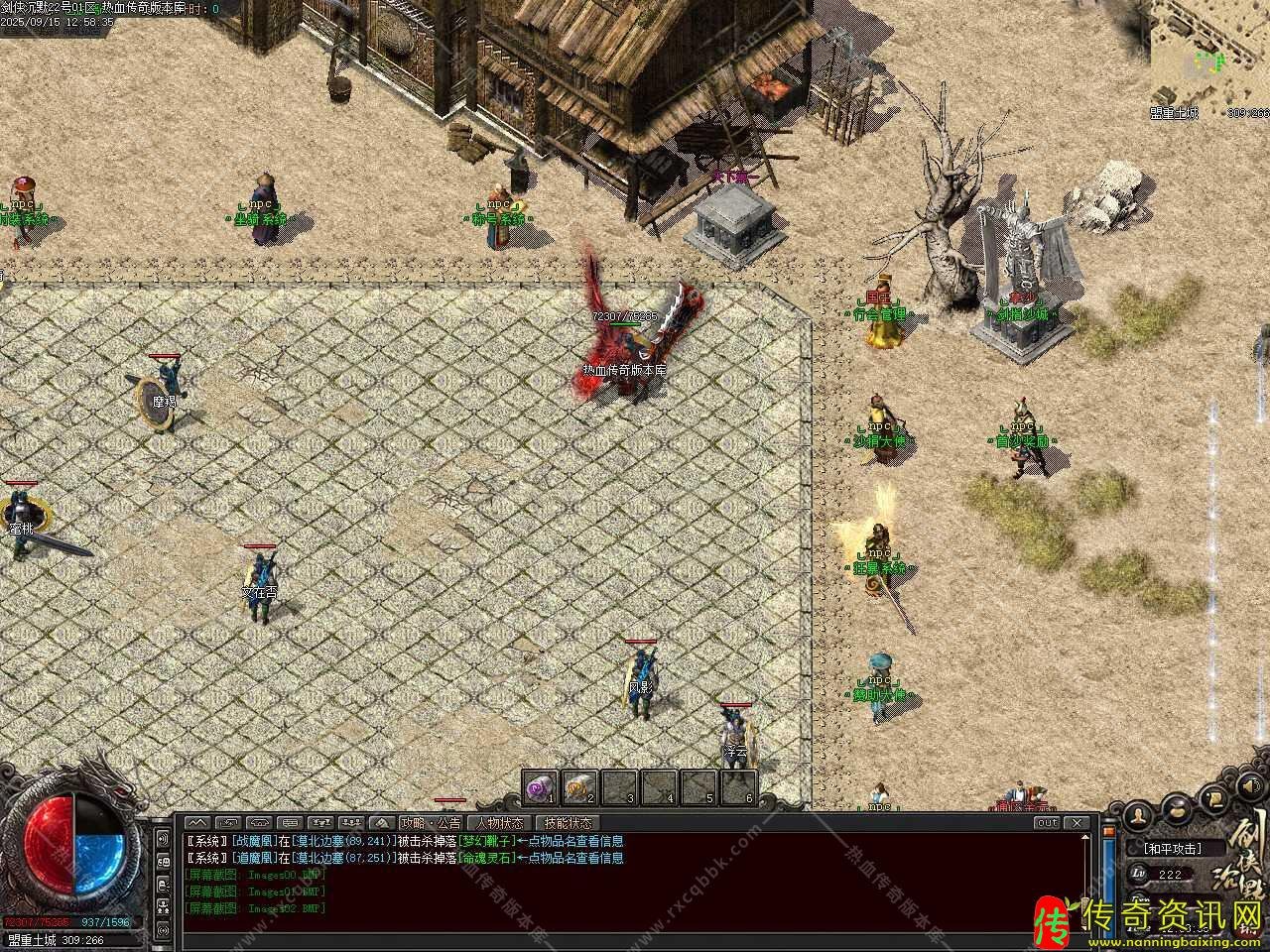Viewport: 1270px width, 952px height.
Task: Toggle the sound speaker icon
Action: [1247, 785]
